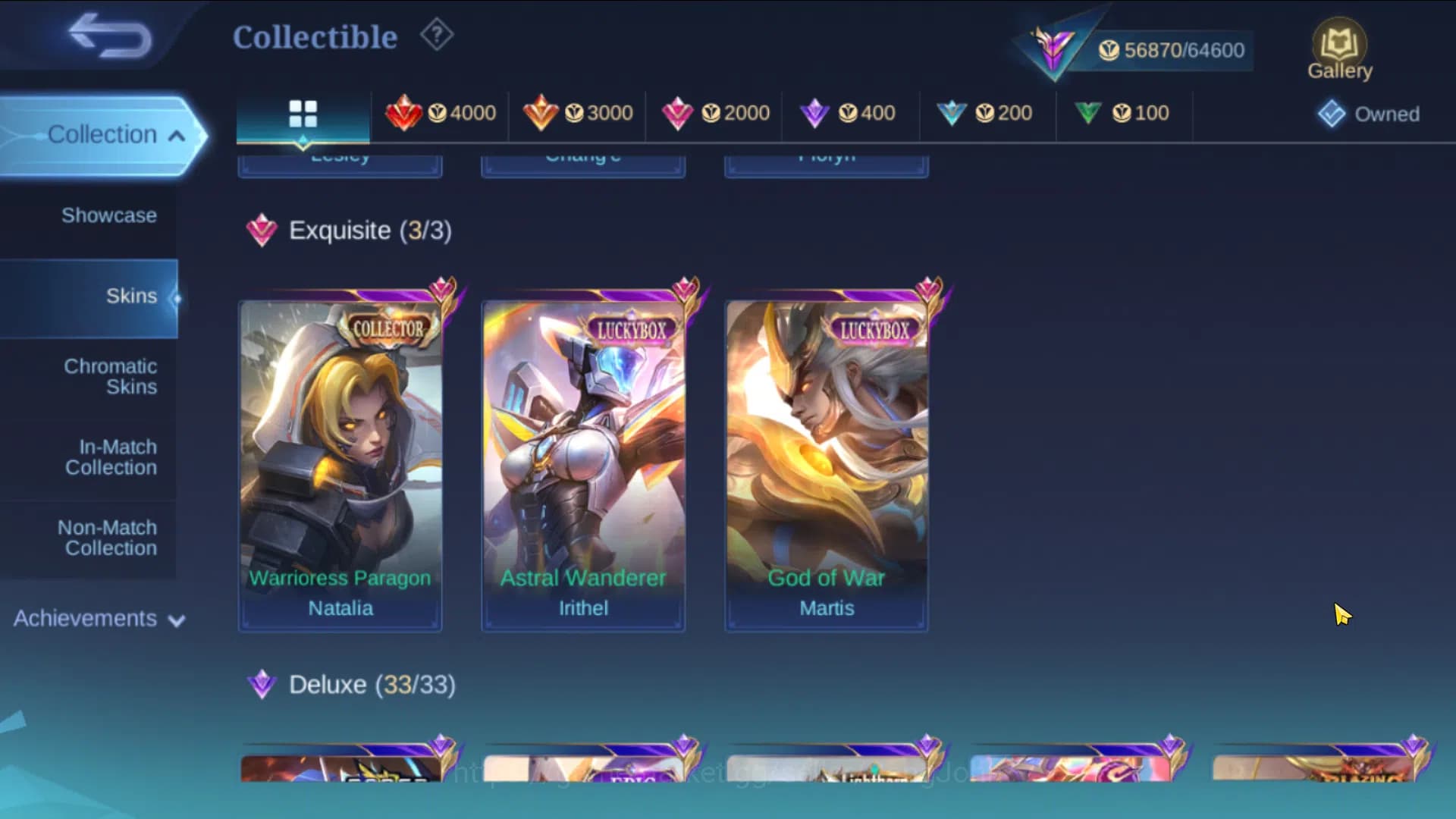Image resolution: width=1456 pixels, height=819 pixels.
Task: Open the Chromatic Skins tab
Action: coord(111,377)
